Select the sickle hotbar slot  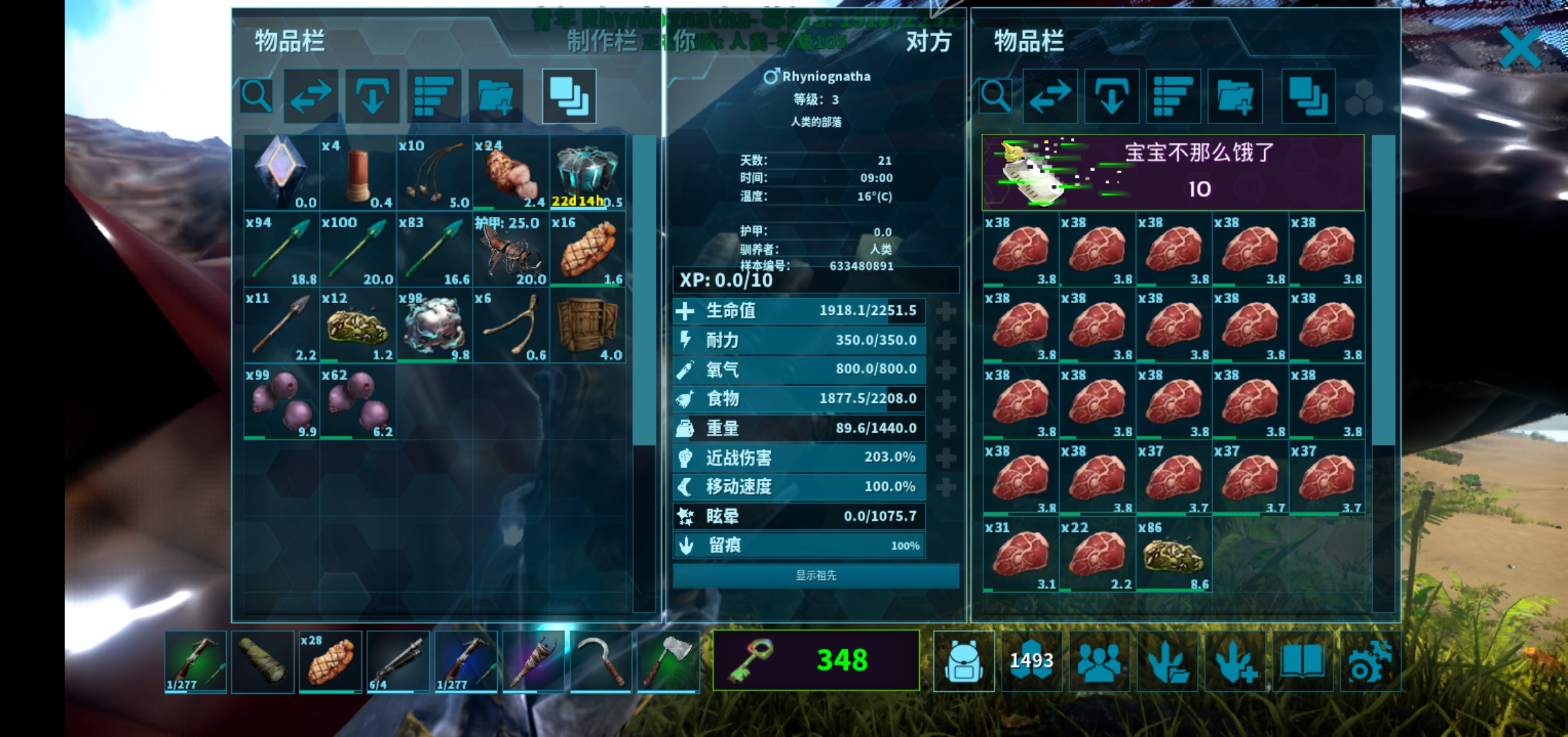(x=600, y=661)
